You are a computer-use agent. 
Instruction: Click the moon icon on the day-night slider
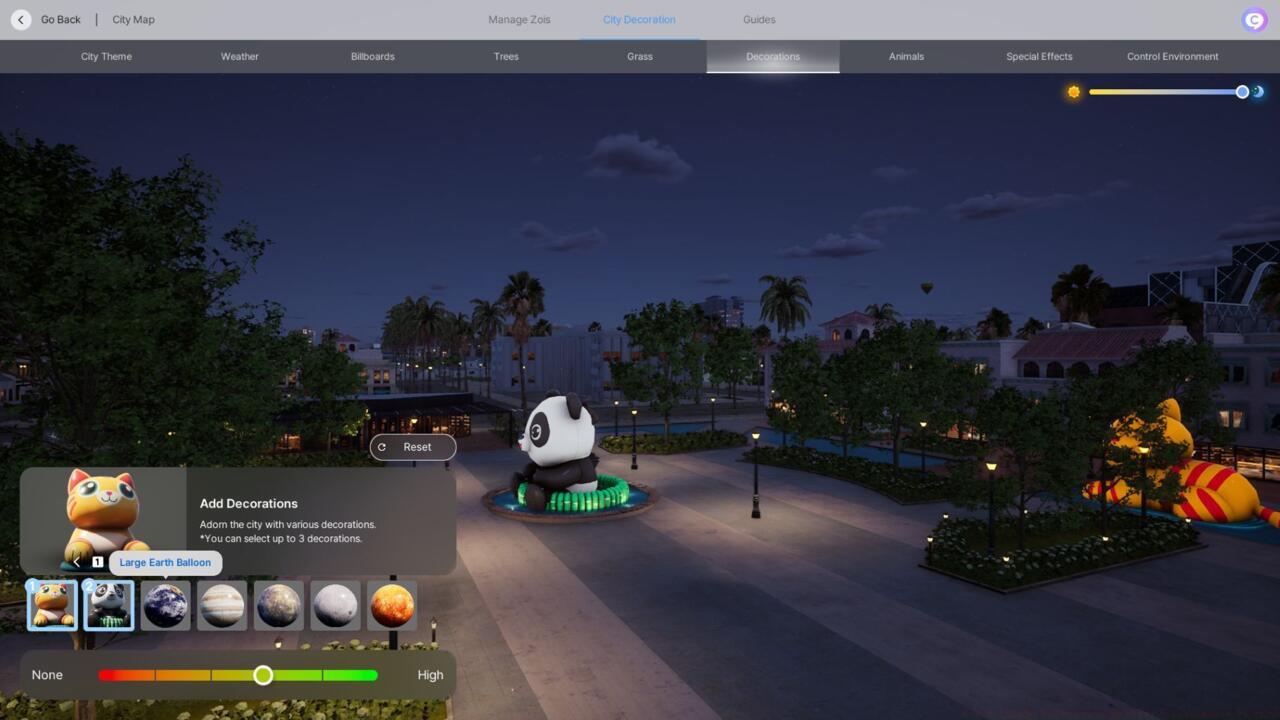(x=1258, y=91)
